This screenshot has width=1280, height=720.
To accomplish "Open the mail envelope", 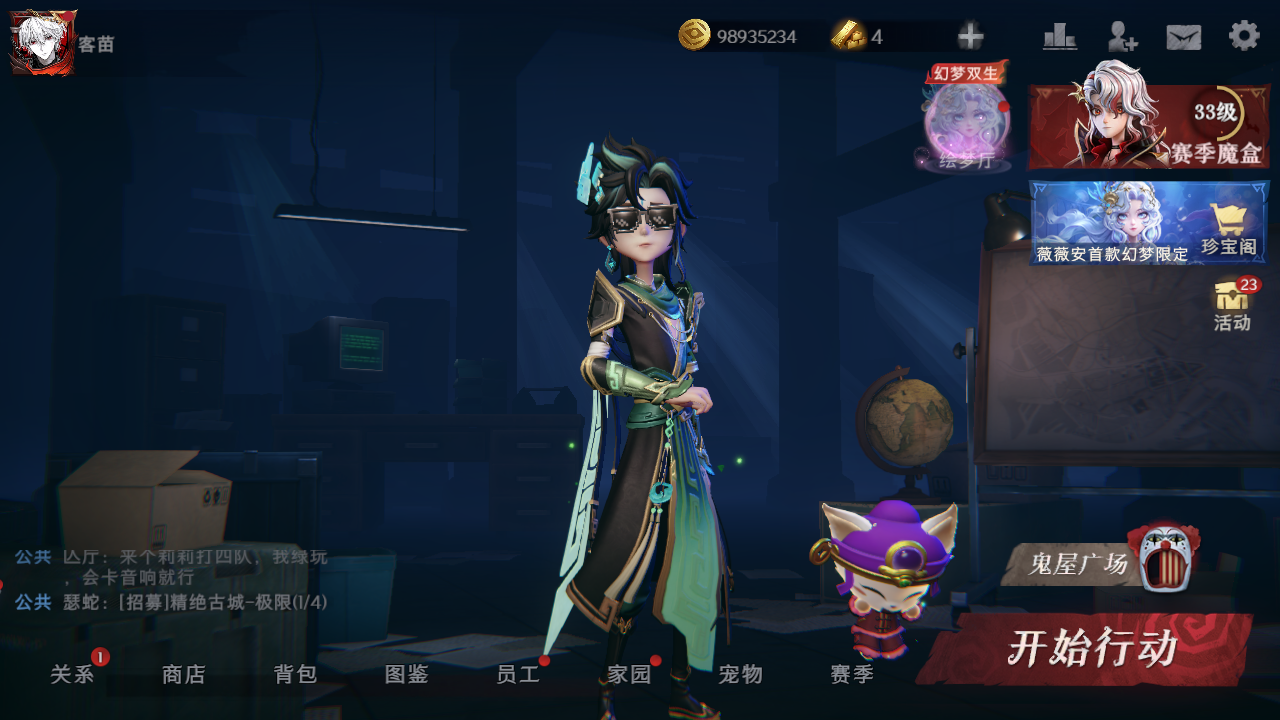I will (x=1183, y=37).
